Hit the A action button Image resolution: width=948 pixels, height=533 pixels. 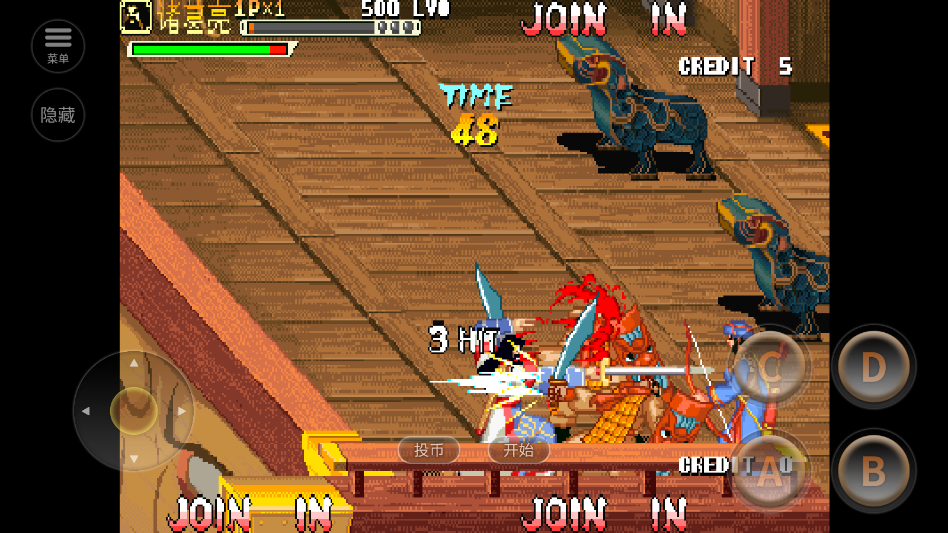(x=769, y=472)
